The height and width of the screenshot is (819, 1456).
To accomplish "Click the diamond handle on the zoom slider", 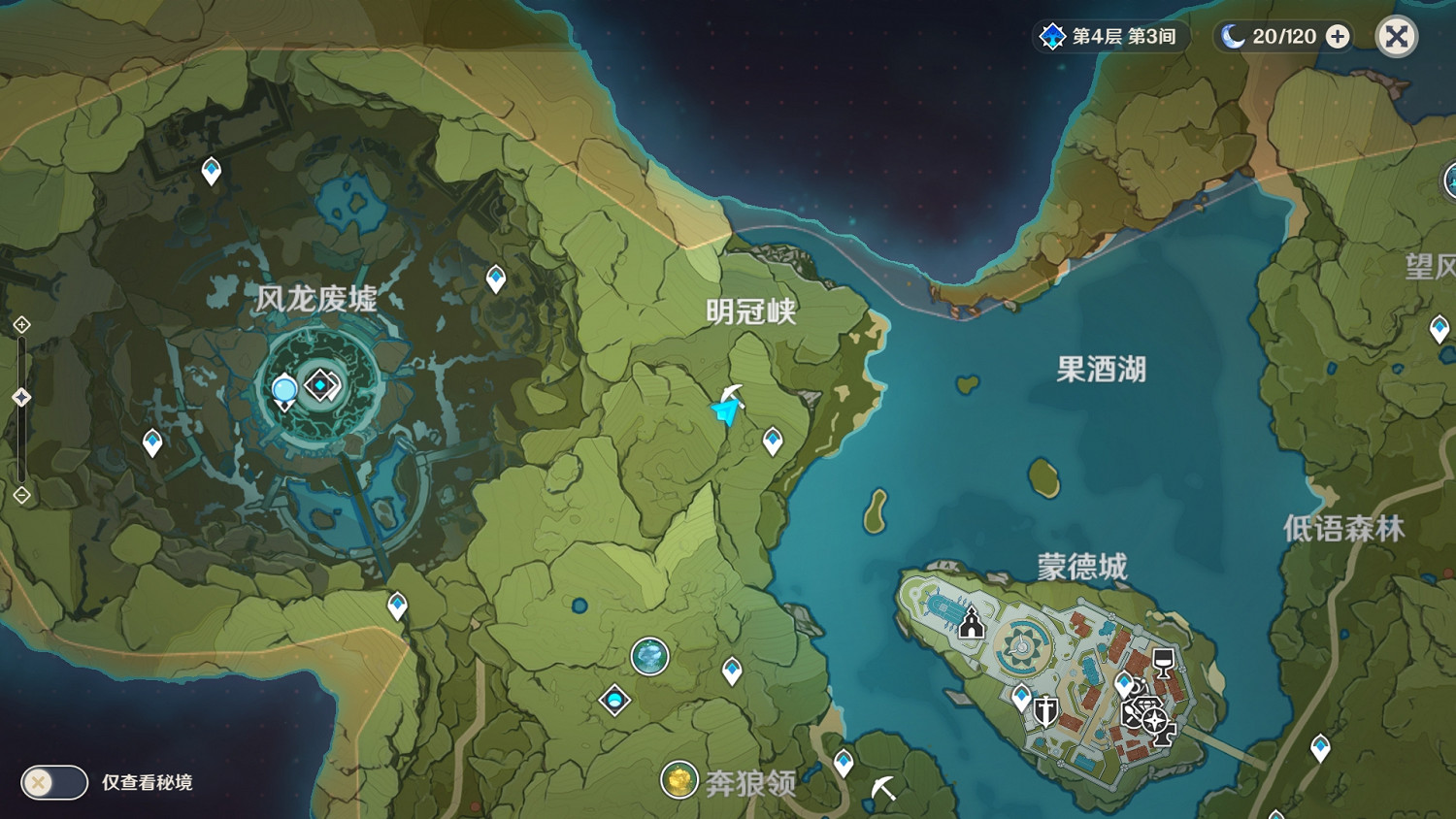I will (x=19, y=396).
